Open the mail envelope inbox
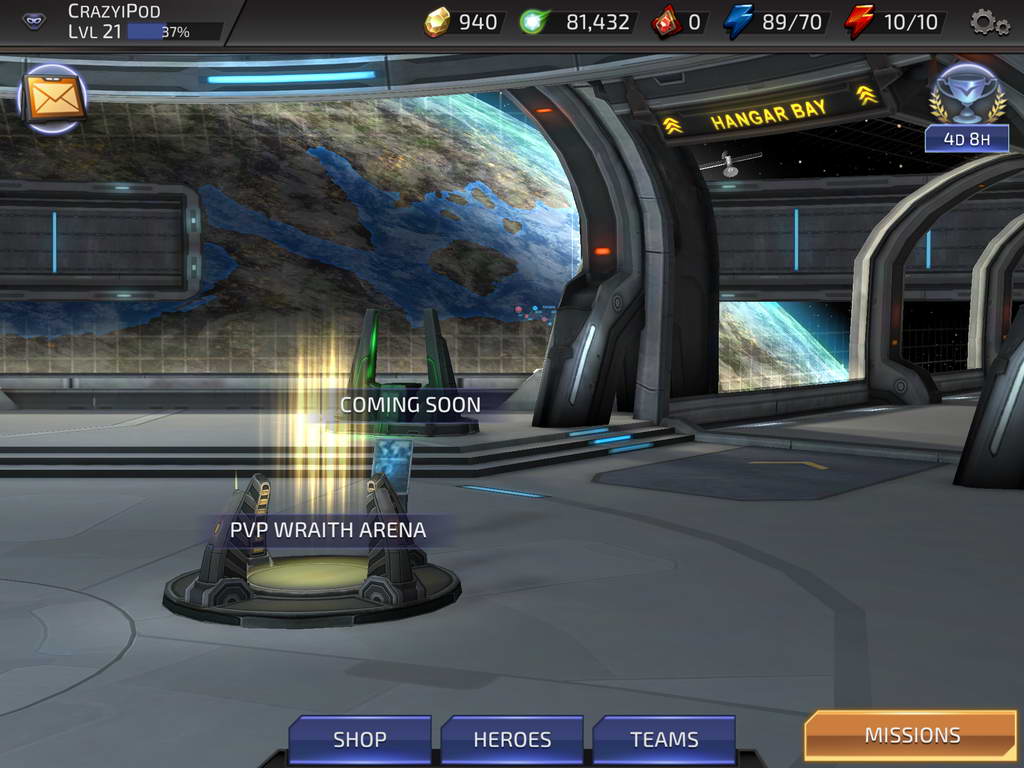 point(54,98)
